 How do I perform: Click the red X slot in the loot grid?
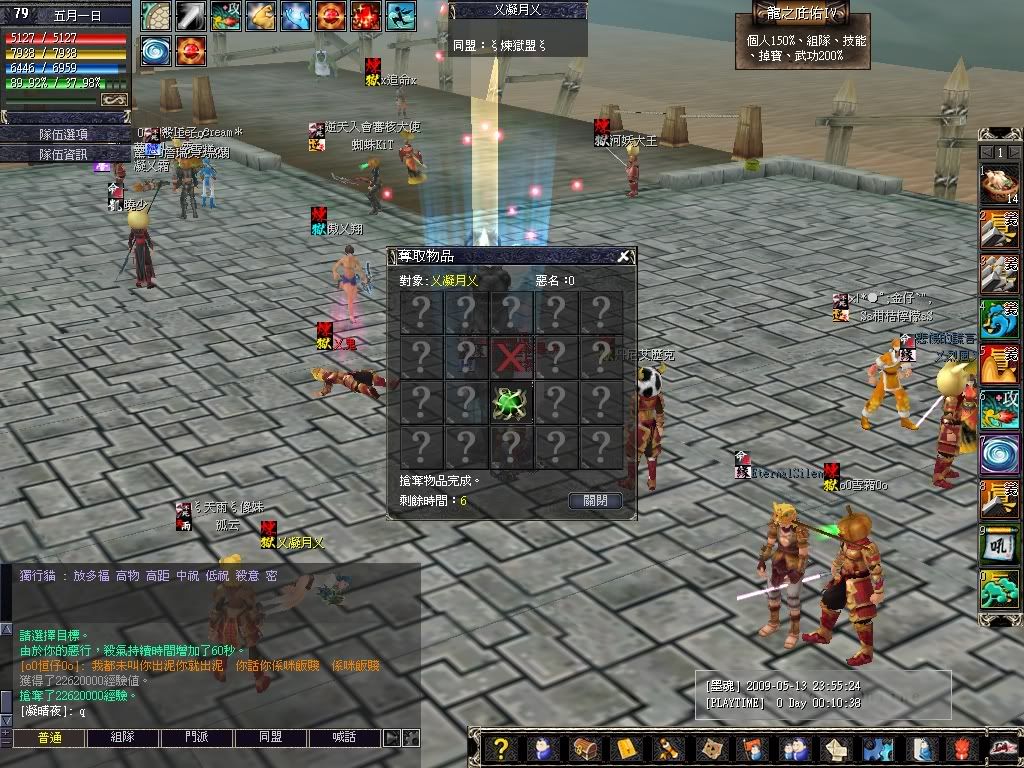511,356
